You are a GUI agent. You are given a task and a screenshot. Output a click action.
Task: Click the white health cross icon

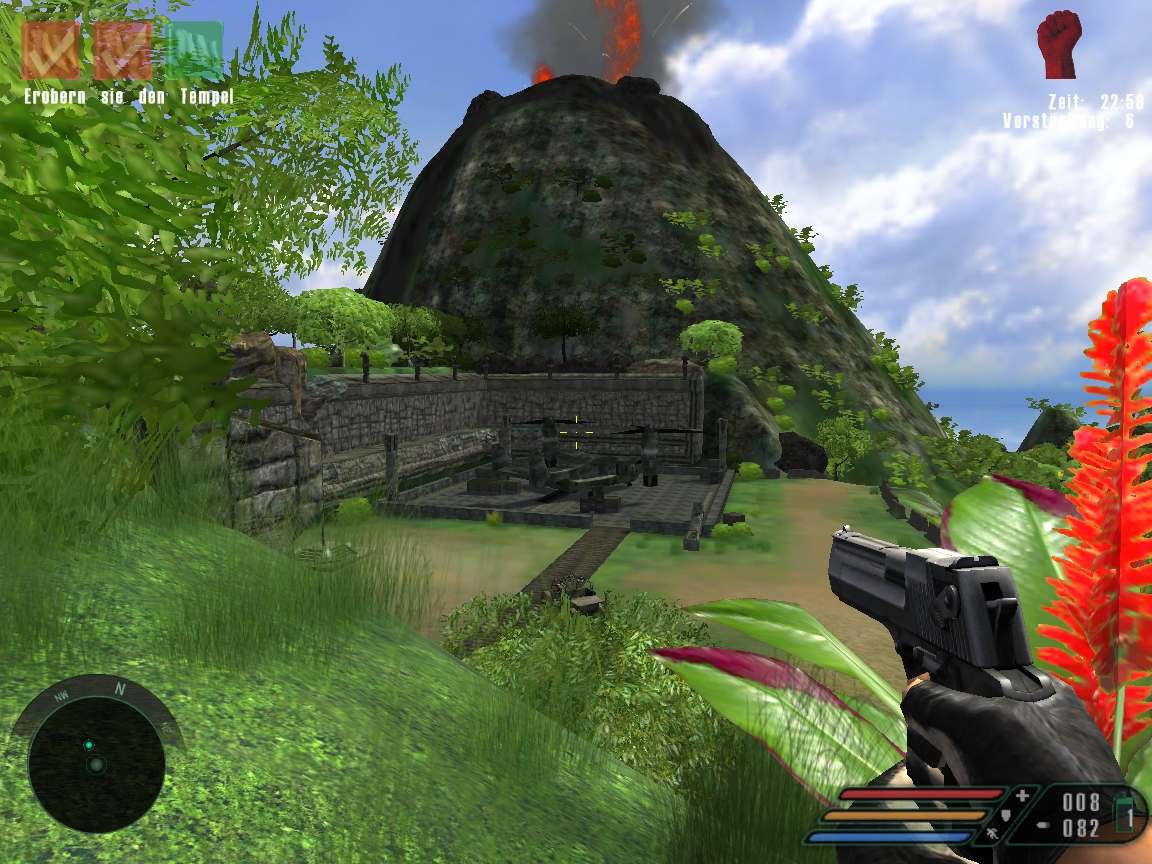click(1022, 797)
